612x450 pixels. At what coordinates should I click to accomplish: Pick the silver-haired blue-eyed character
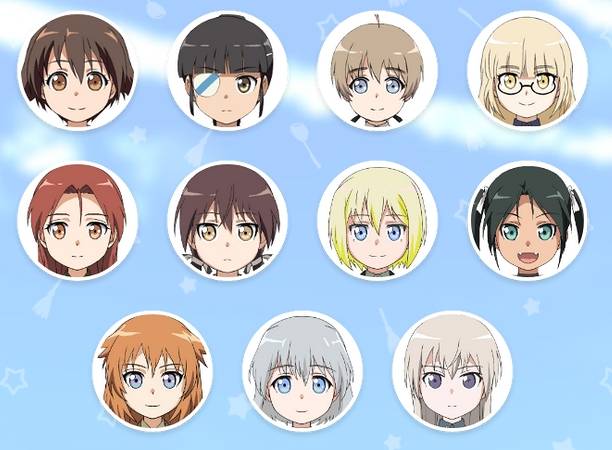point(302,371)
